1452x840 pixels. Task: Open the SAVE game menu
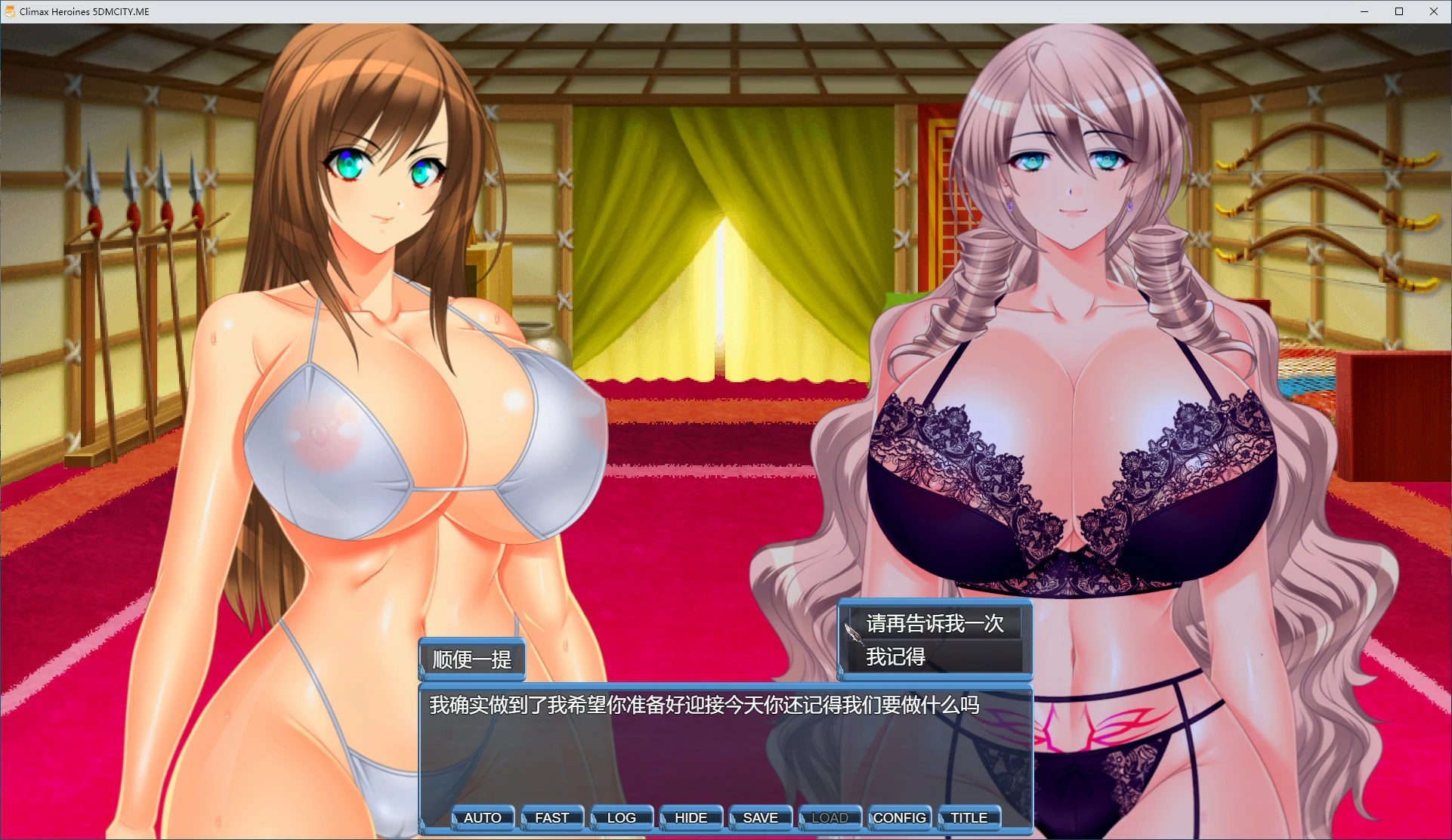(x=759, y=817)
